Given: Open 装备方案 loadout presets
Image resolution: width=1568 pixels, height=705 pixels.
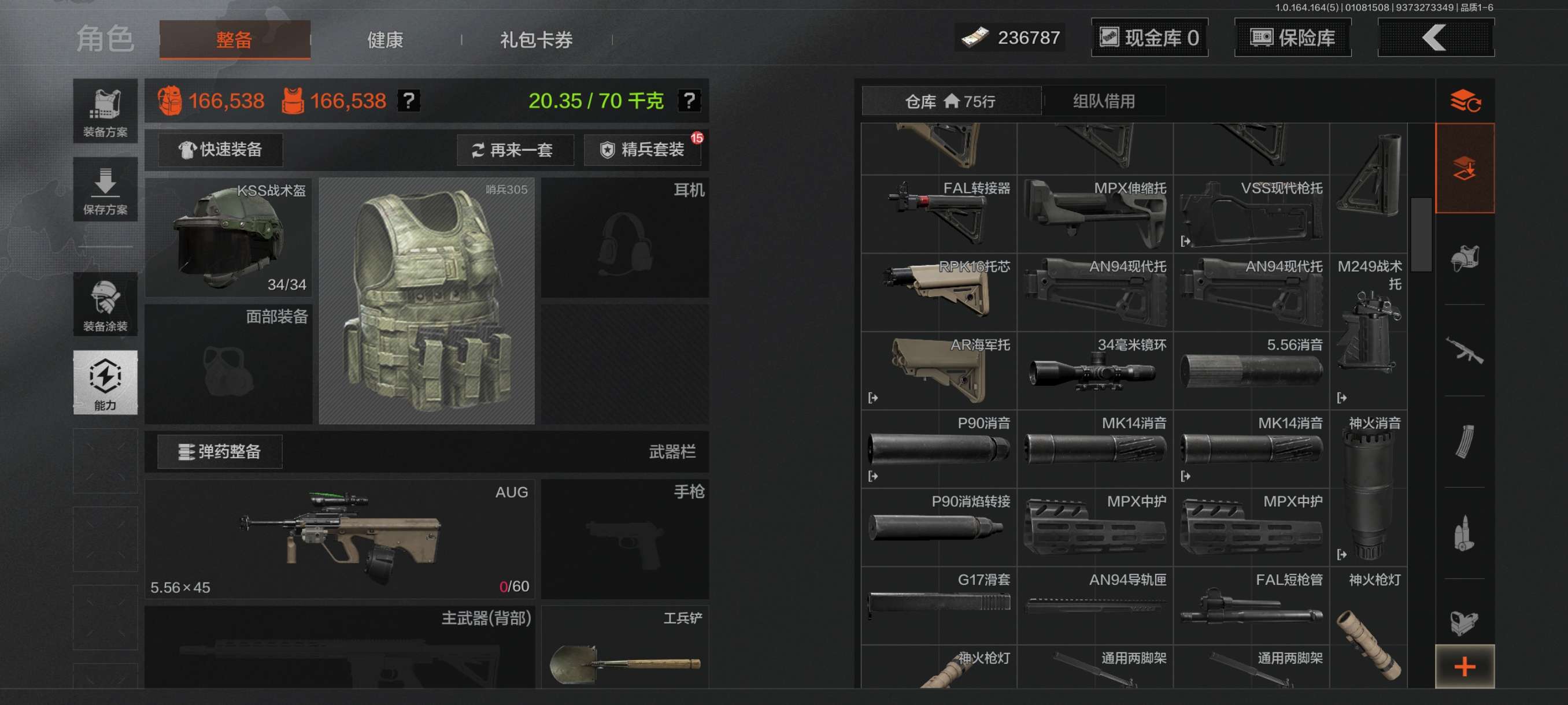Looking at the screenshot, I should 105,112.
